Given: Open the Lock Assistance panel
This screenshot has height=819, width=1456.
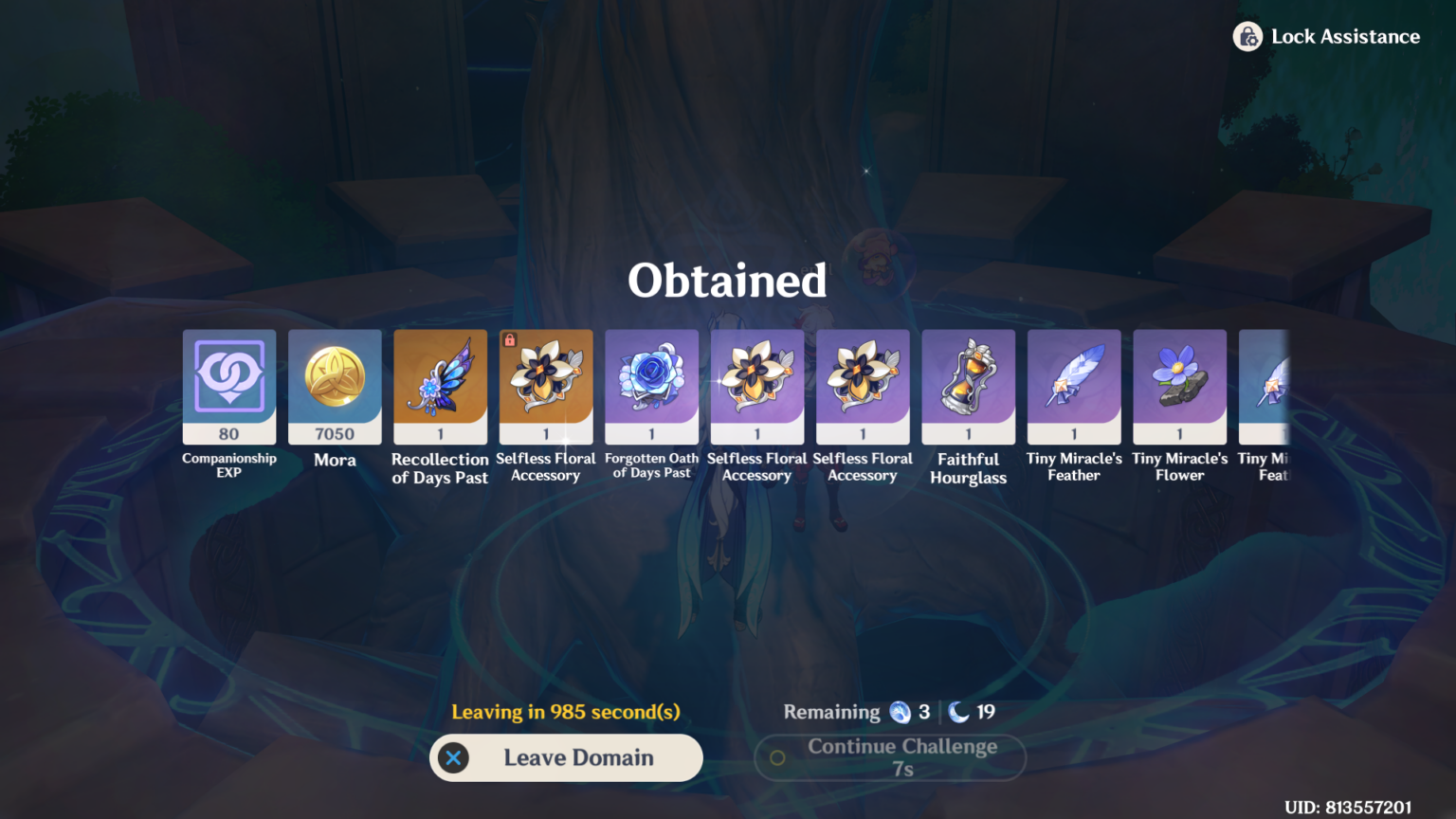Looking at the screenshot, I should (1326, 36).
